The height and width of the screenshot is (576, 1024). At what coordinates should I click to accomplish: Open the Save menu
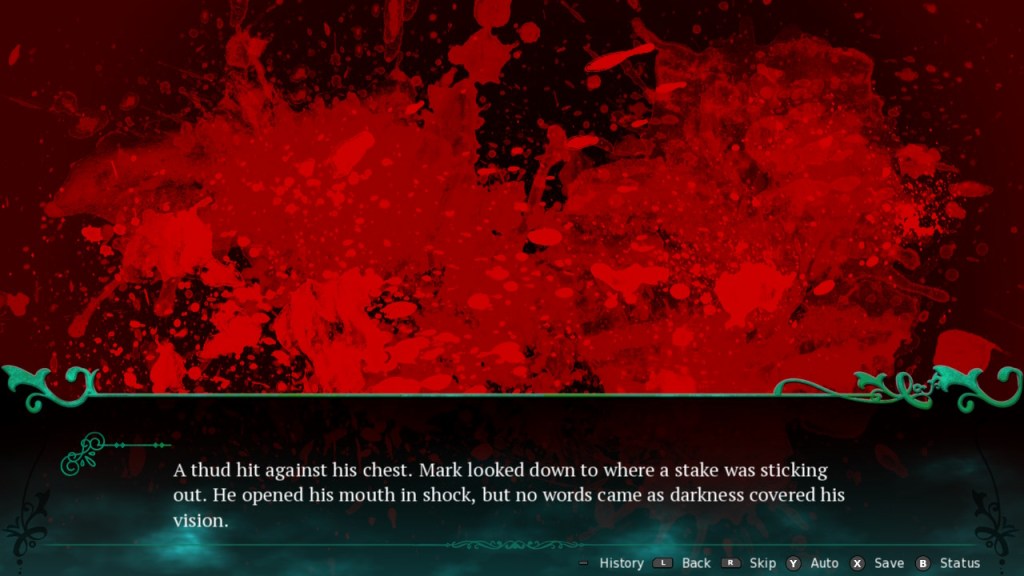click(x=888, y=563)
